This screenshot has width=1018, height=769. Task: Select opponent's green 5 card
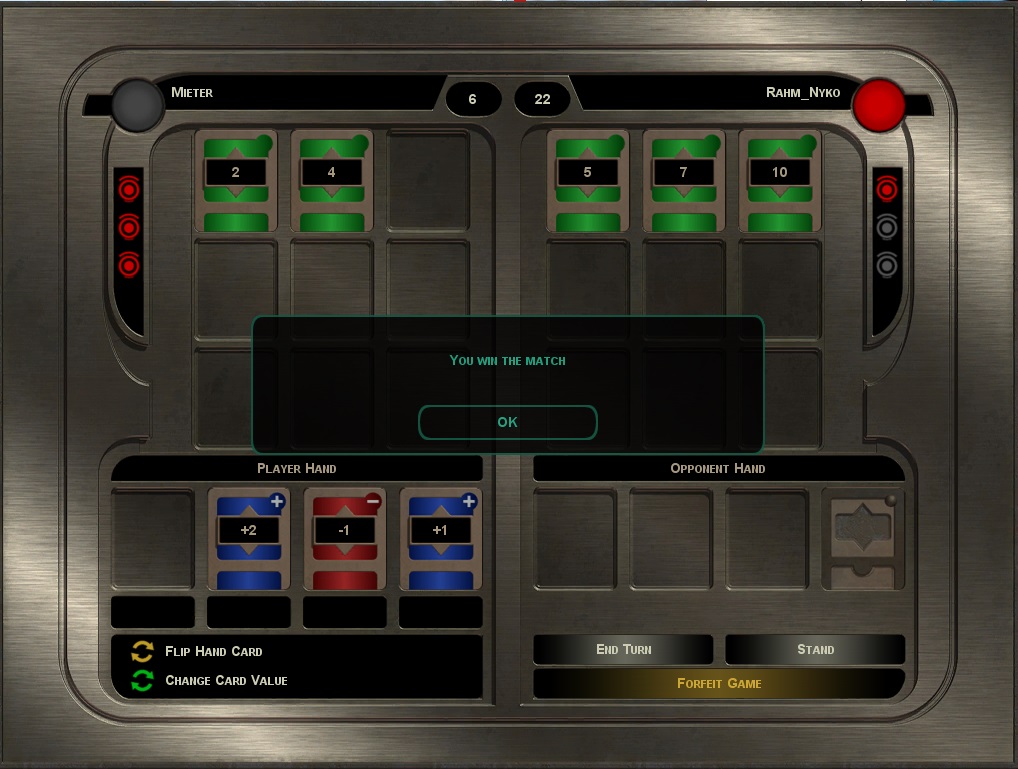pyautogui.click(x=588, y=181)
